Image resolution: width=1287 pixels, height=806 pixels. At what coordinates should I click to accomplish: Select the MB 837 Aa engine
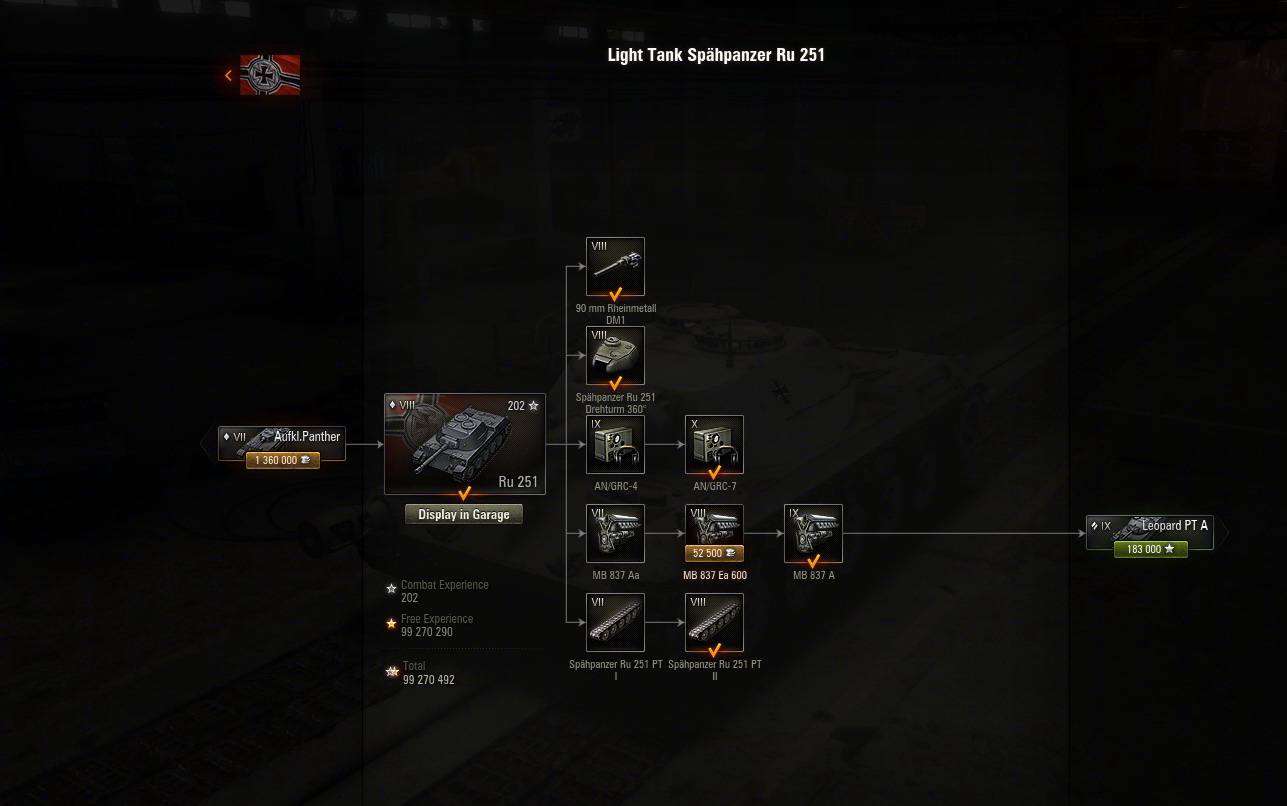tap(616, 533)
